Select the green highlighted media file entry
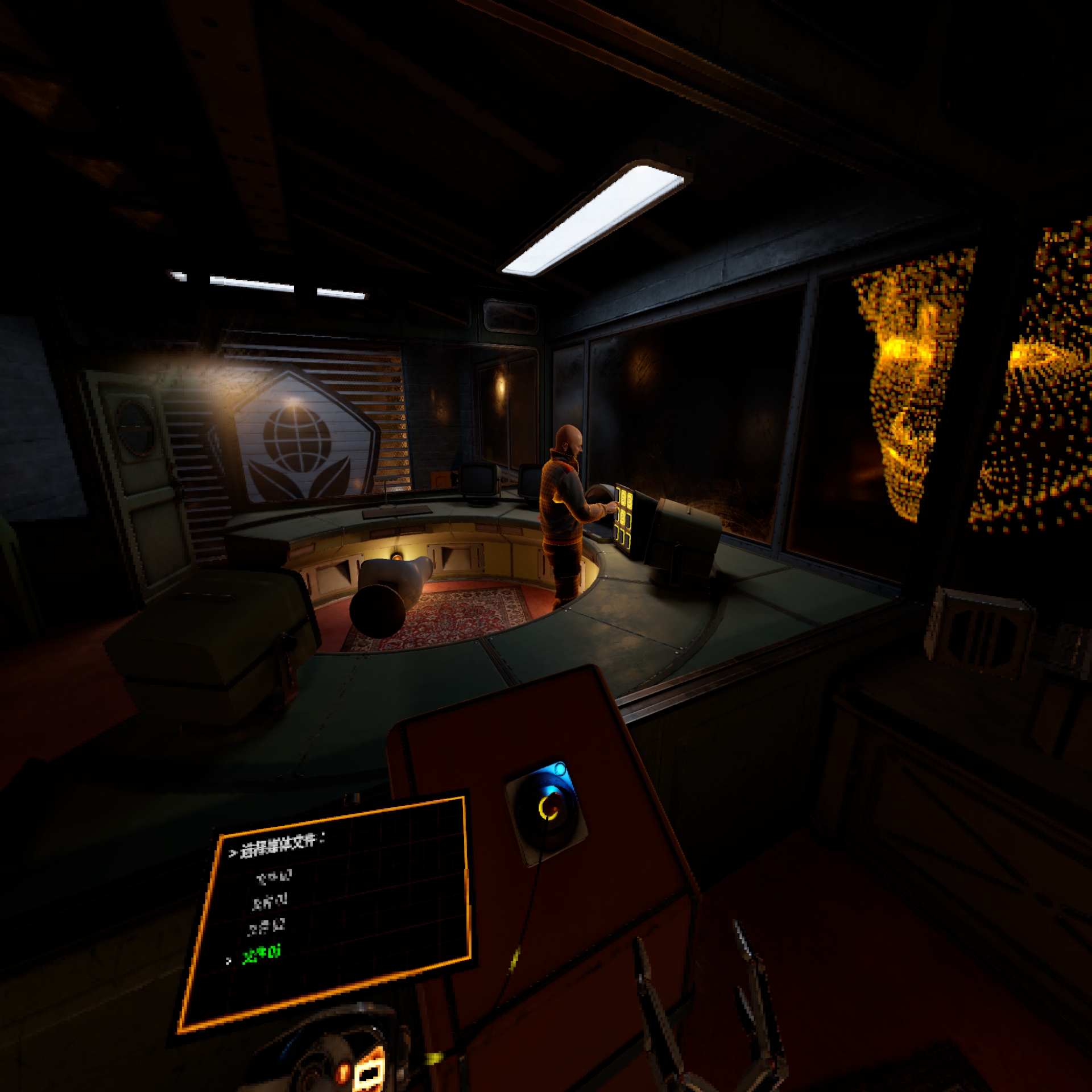This screenshot has width=1092, height=1092. pos(262,954)
